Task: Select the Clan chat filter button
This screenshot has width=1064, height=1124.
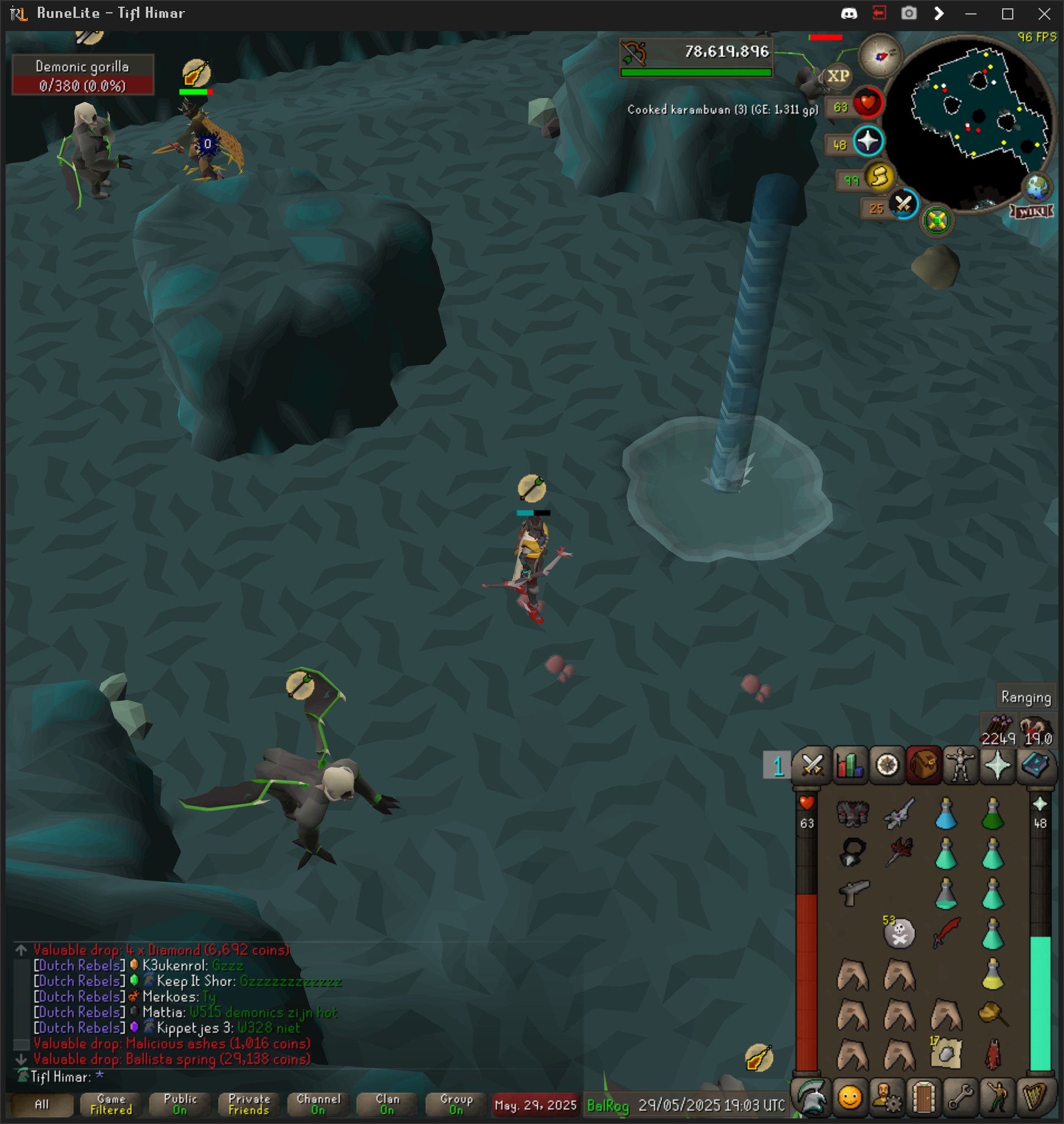Action: 387,1104
